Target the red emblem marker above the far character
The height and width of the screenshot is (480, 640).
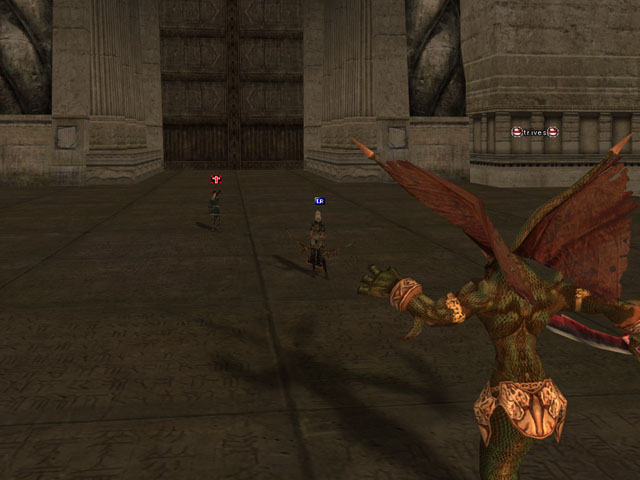(x=215, y=180)
